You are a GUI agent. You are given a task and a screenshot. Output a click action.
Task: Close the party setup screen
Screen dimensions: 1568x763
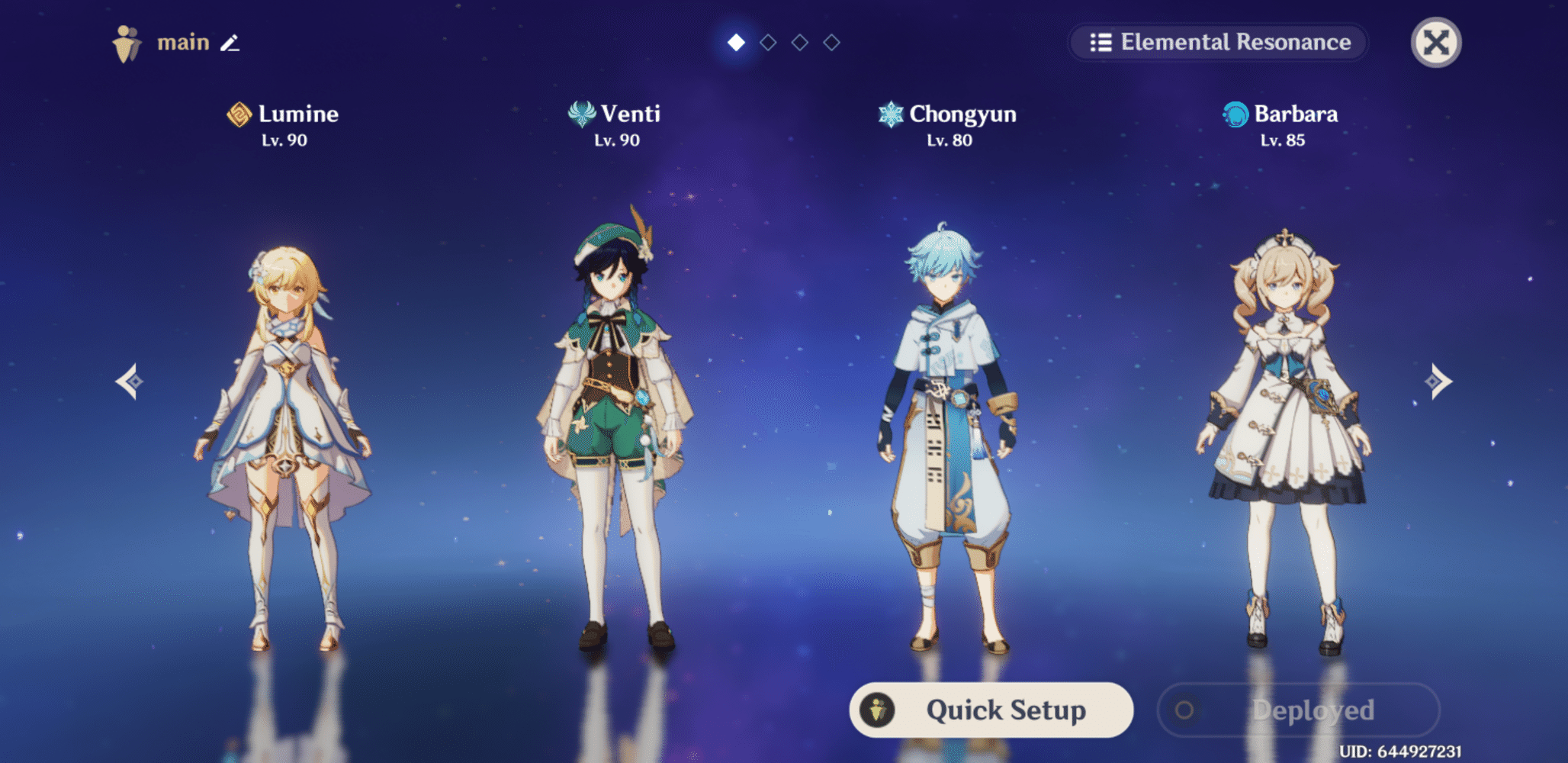click(x=1435, y=43)
